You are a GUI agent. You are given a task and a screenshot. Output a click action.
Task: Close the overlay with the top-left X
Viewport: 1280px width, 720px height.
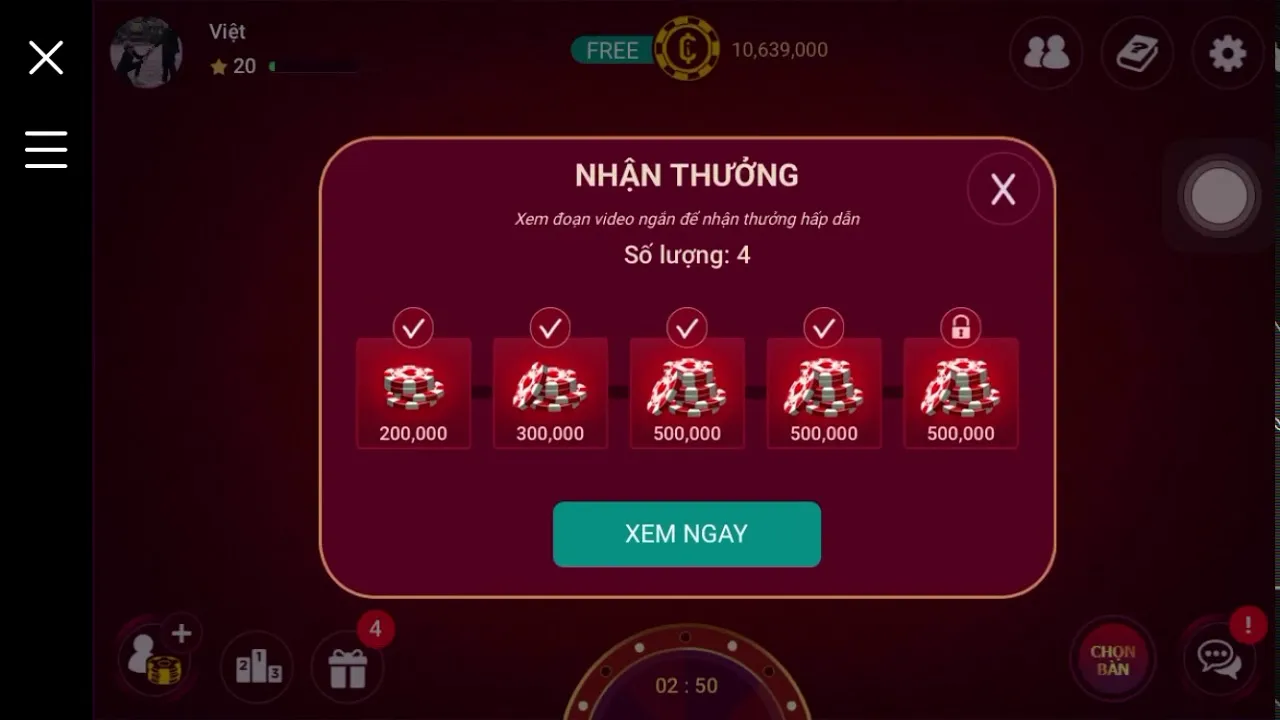46,58
